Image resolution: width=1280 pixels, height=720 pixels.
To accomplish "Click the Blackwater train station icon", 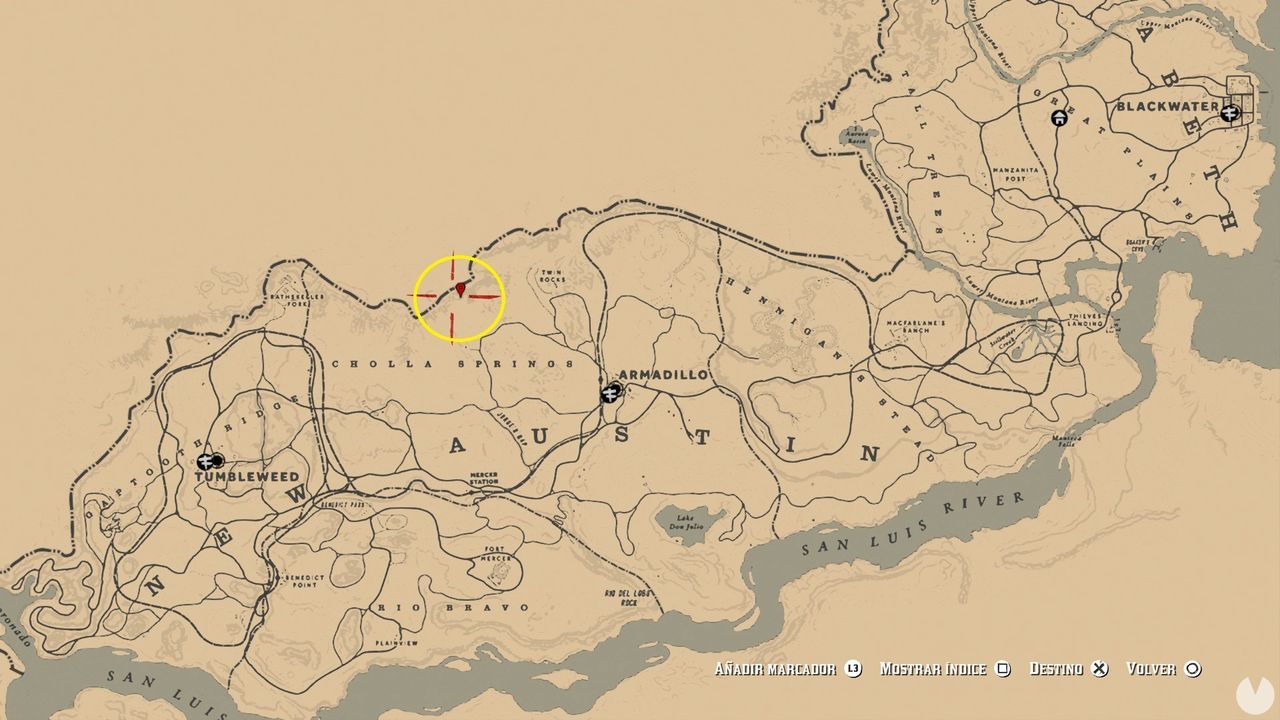I will pos(1229,113).
